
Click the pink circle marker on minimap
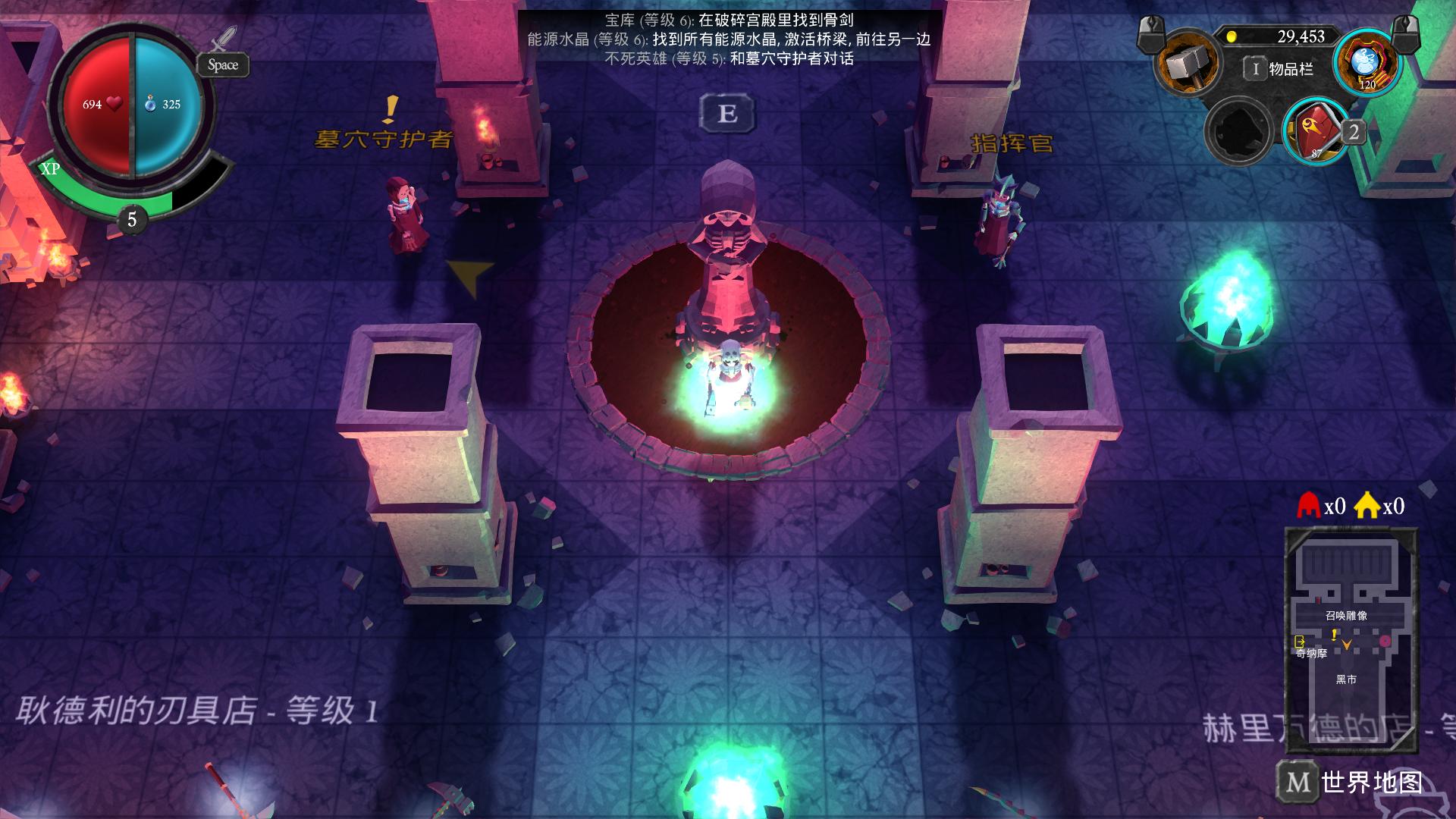pos(1385,642)
